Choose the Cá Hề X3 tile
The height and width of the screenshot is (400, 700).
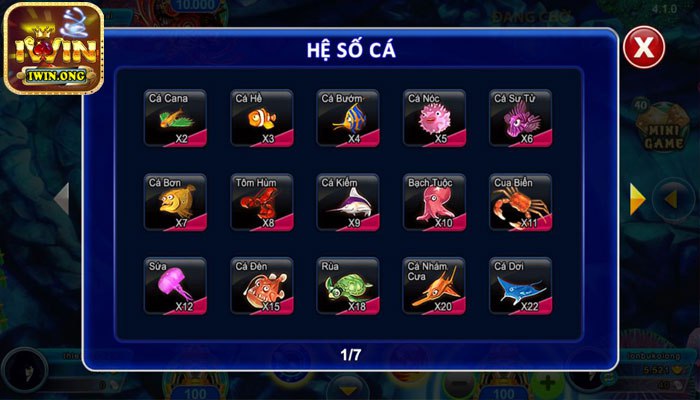(262, 119)
